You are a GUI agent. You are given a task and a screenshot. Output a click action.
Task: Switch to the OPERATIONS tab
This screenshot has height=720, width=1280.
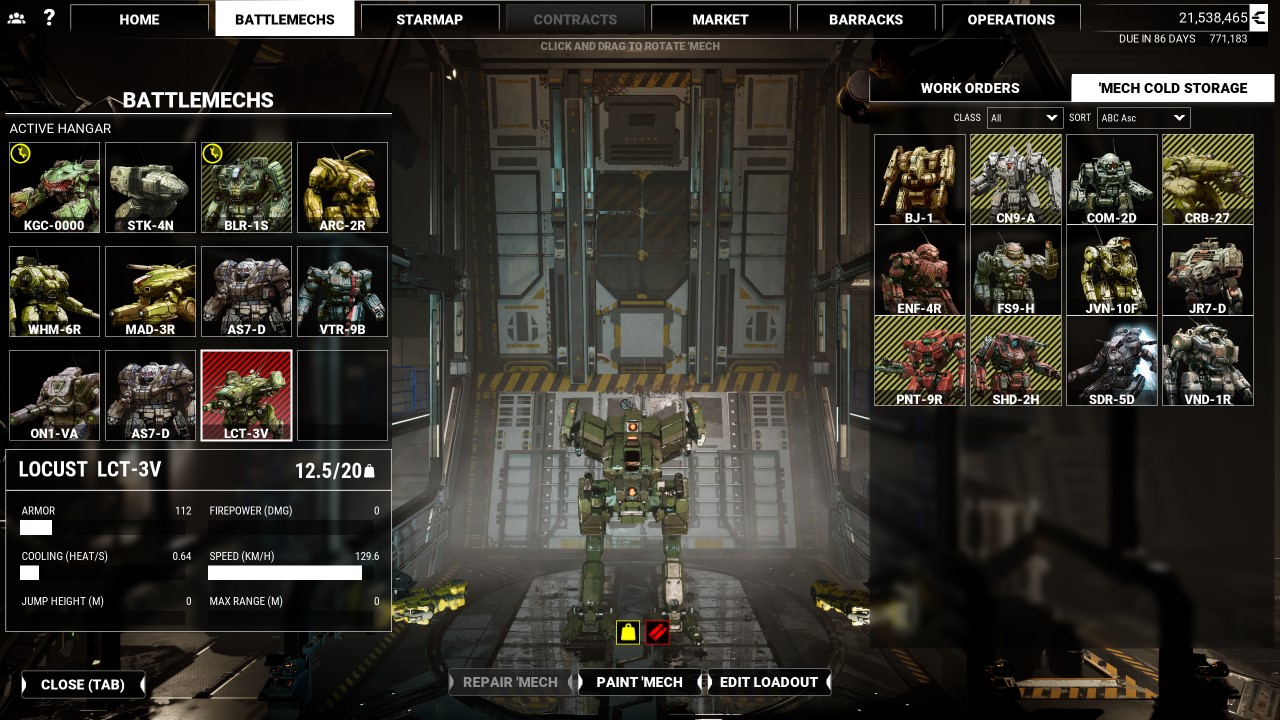point(1011,18)
